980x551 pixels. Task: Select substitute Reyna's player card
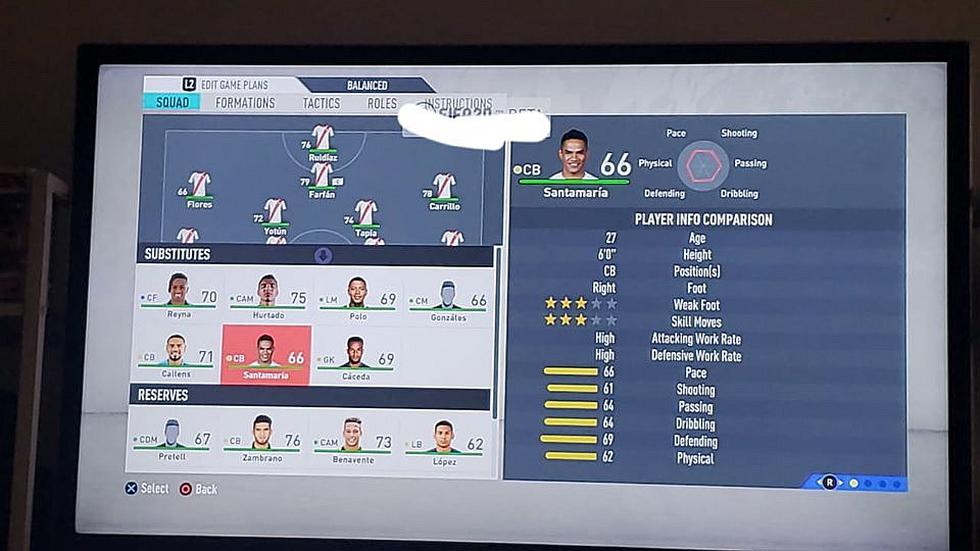[178, 297]
